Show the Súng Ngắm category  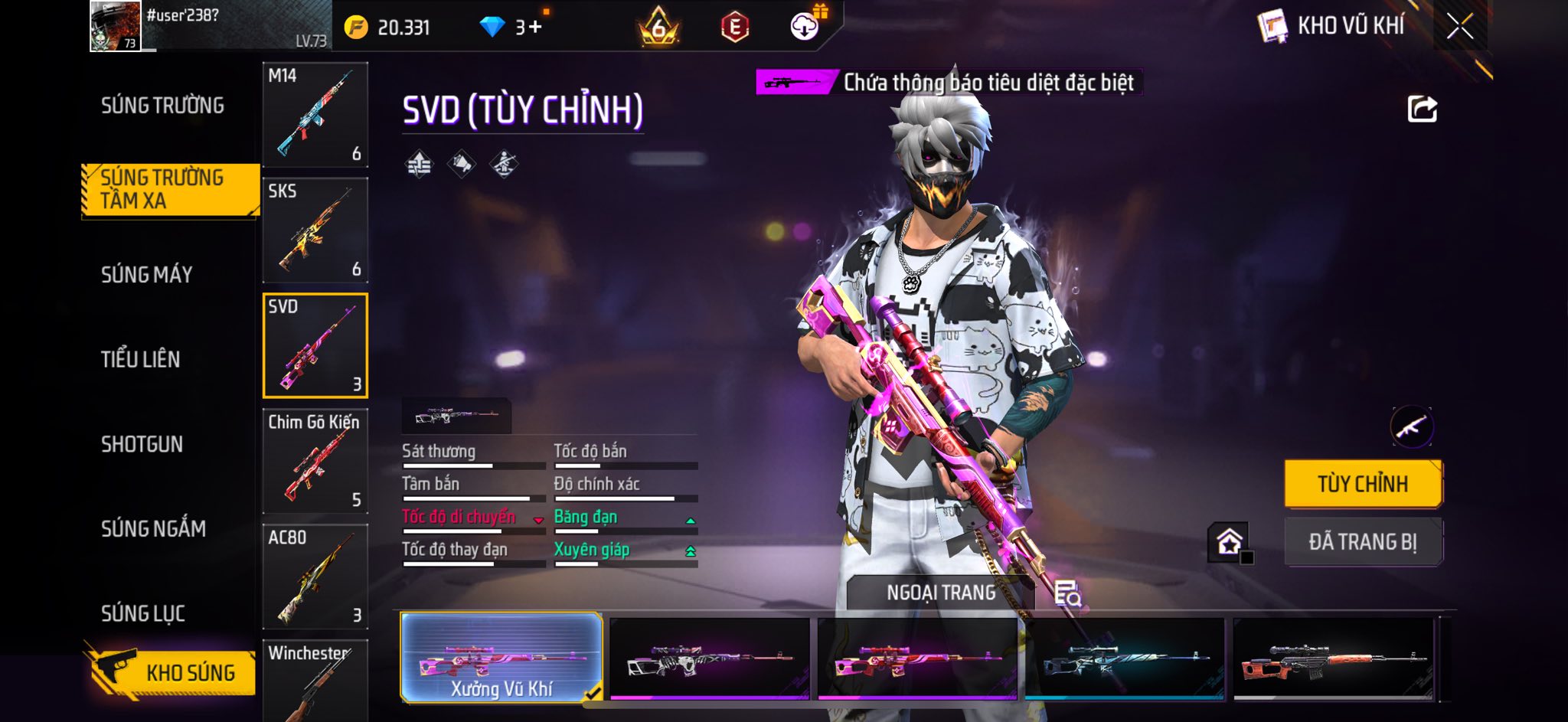(153, 528)
